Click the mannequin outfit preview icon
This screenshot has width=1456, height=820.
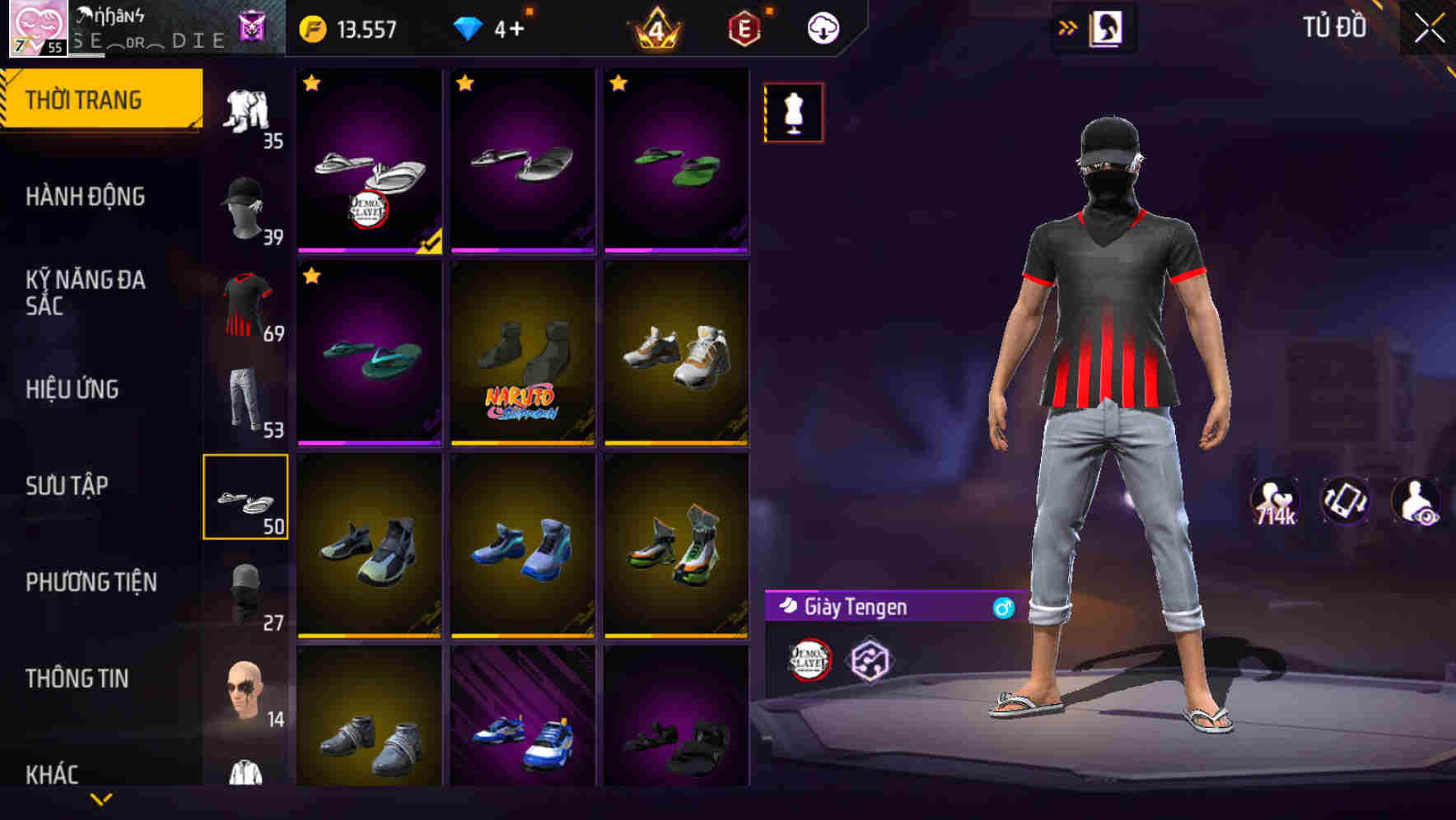pyautogui.click(x=793, y=113)
